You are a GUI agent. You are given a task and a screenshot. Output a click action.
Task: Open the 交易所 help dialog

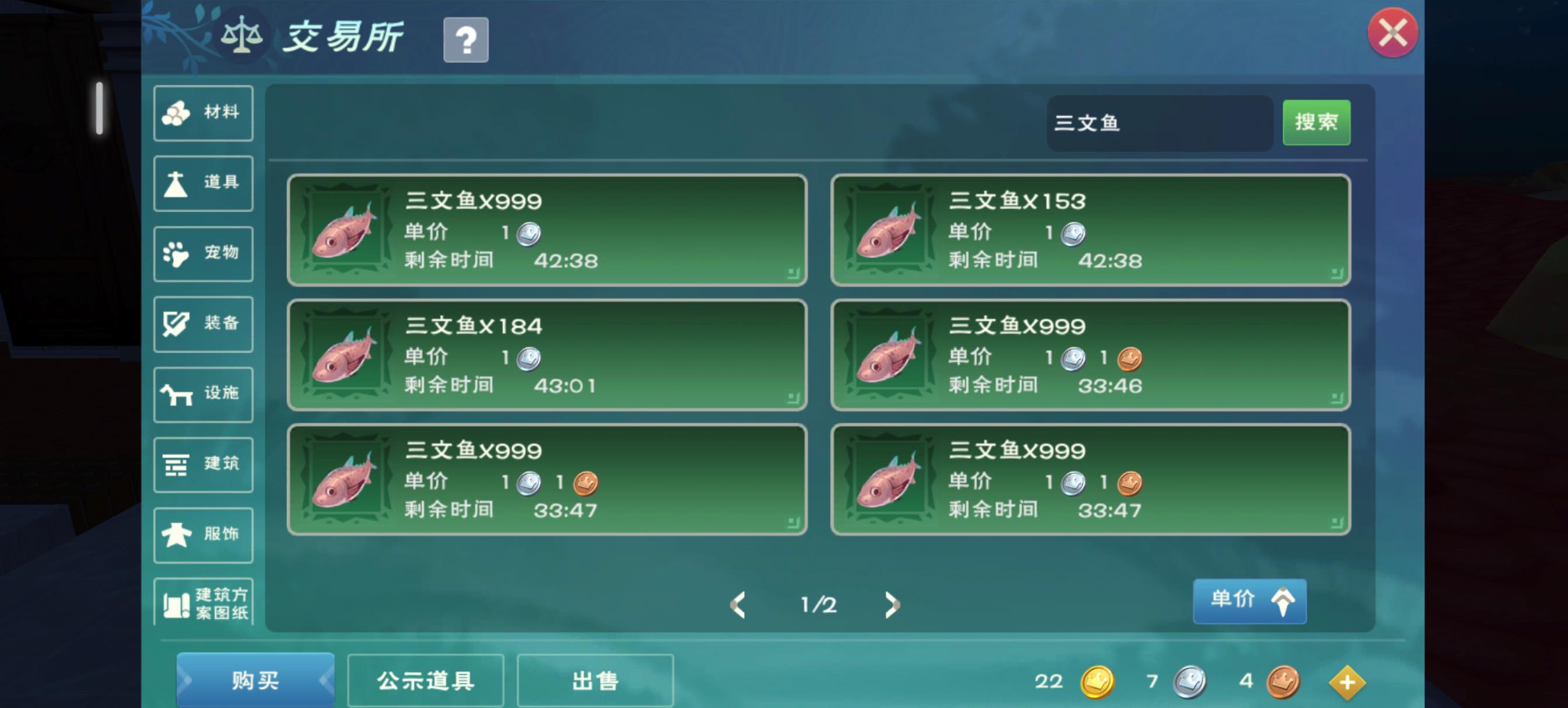(466, 39)
